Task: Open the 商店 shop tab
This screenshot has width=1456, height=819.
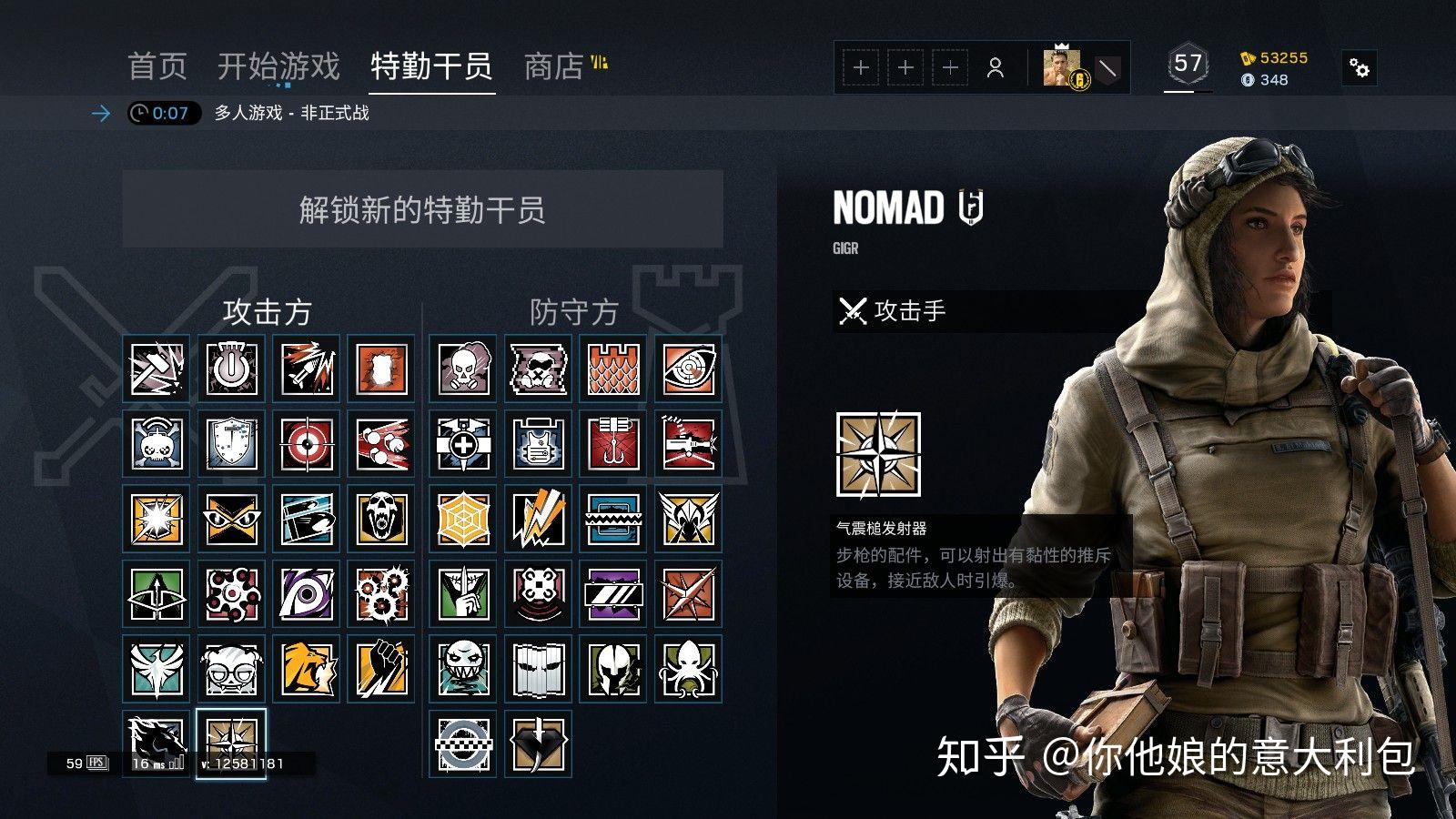Action: click(554, 66)
